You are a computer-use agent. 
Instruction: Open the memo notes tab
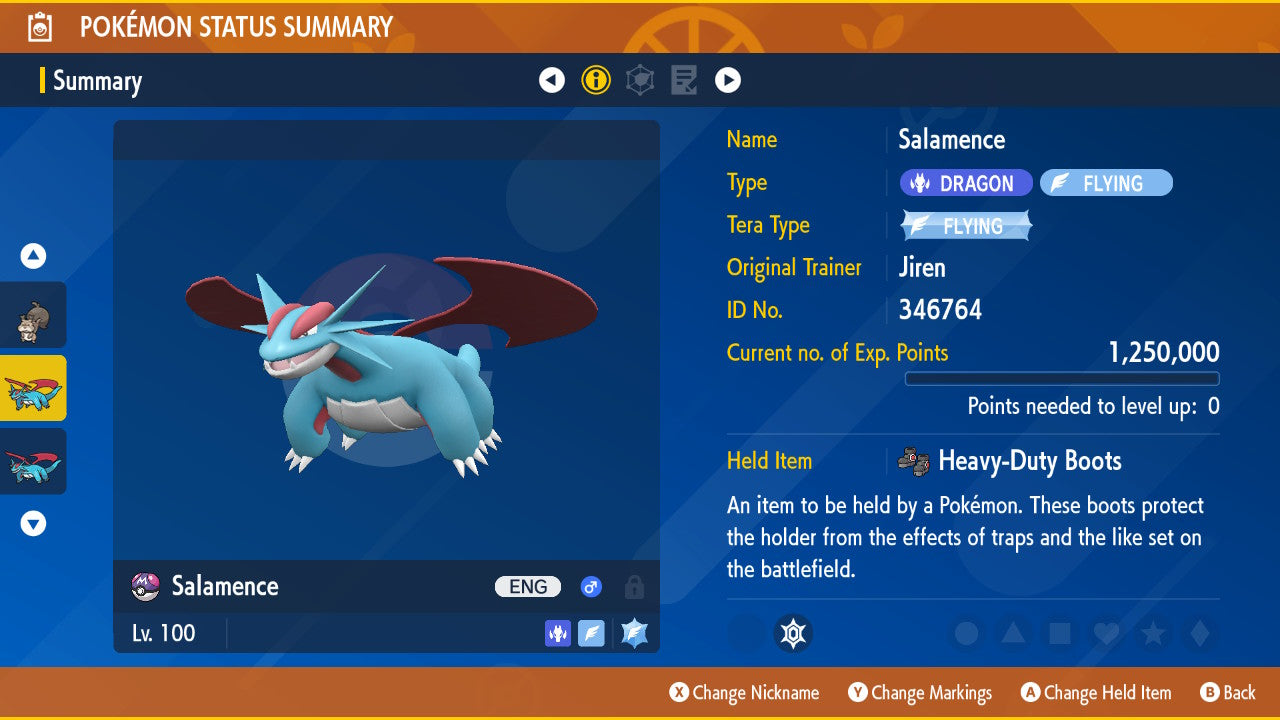684,80
